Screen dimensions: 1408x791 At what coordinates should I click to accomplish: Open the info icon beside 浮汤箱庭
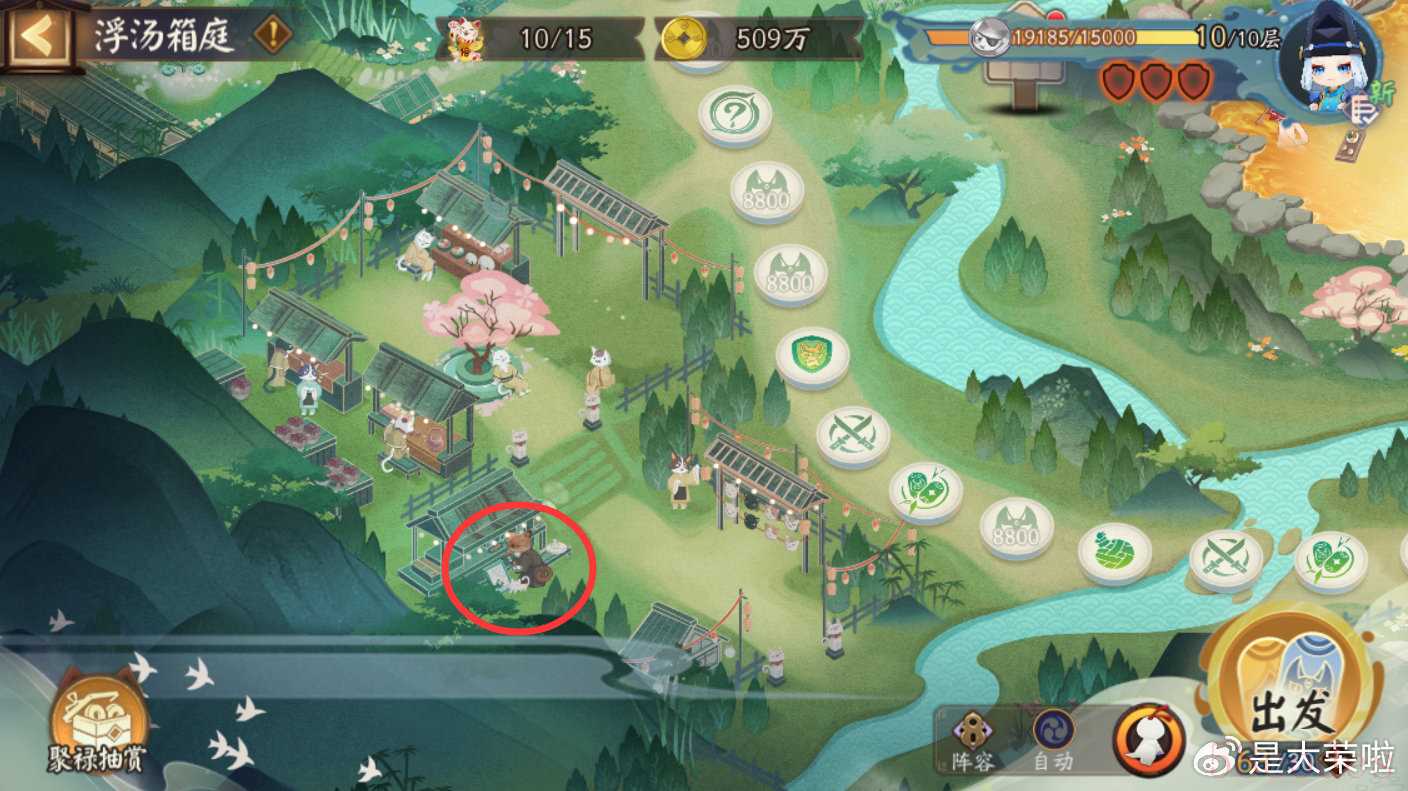point(272,37)
